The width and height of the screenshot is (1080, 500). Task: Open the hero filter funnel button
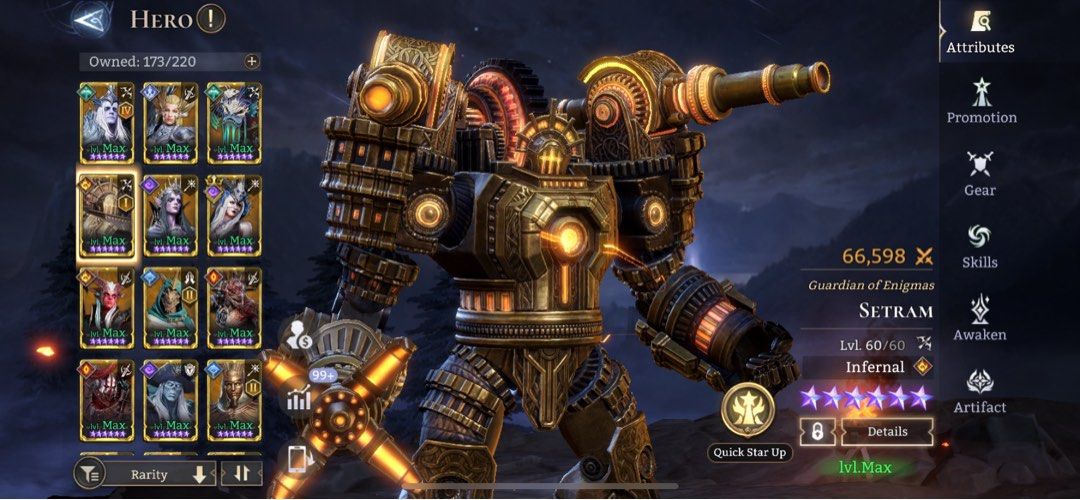coord(91,474)
